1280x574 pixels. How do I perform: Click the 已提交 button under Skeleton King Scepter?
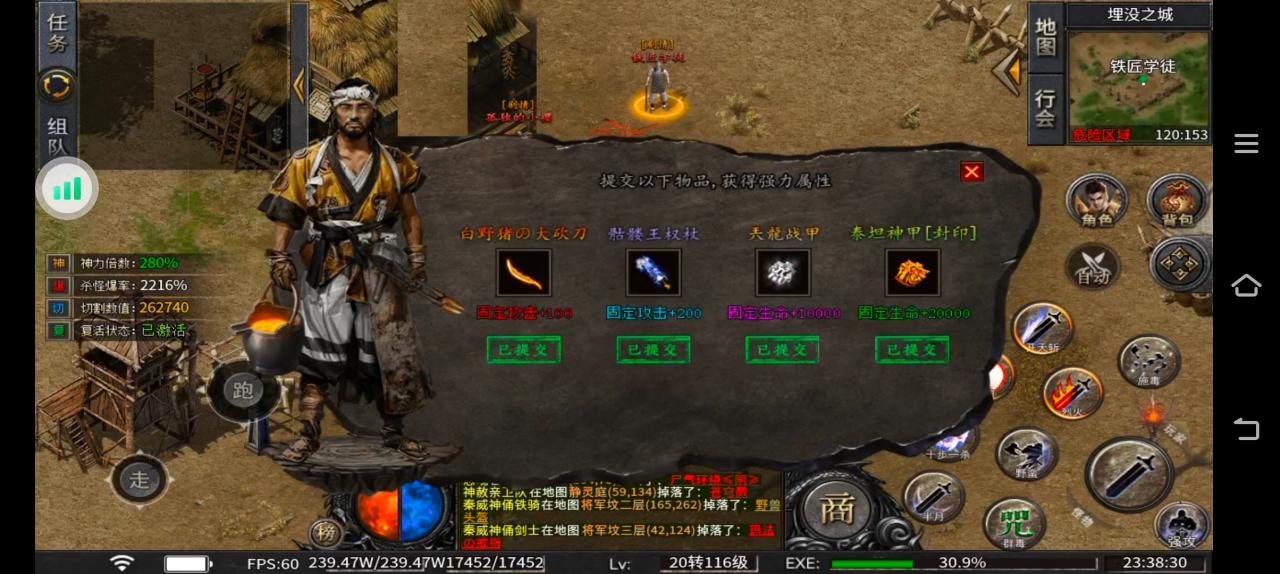[653, 349]
